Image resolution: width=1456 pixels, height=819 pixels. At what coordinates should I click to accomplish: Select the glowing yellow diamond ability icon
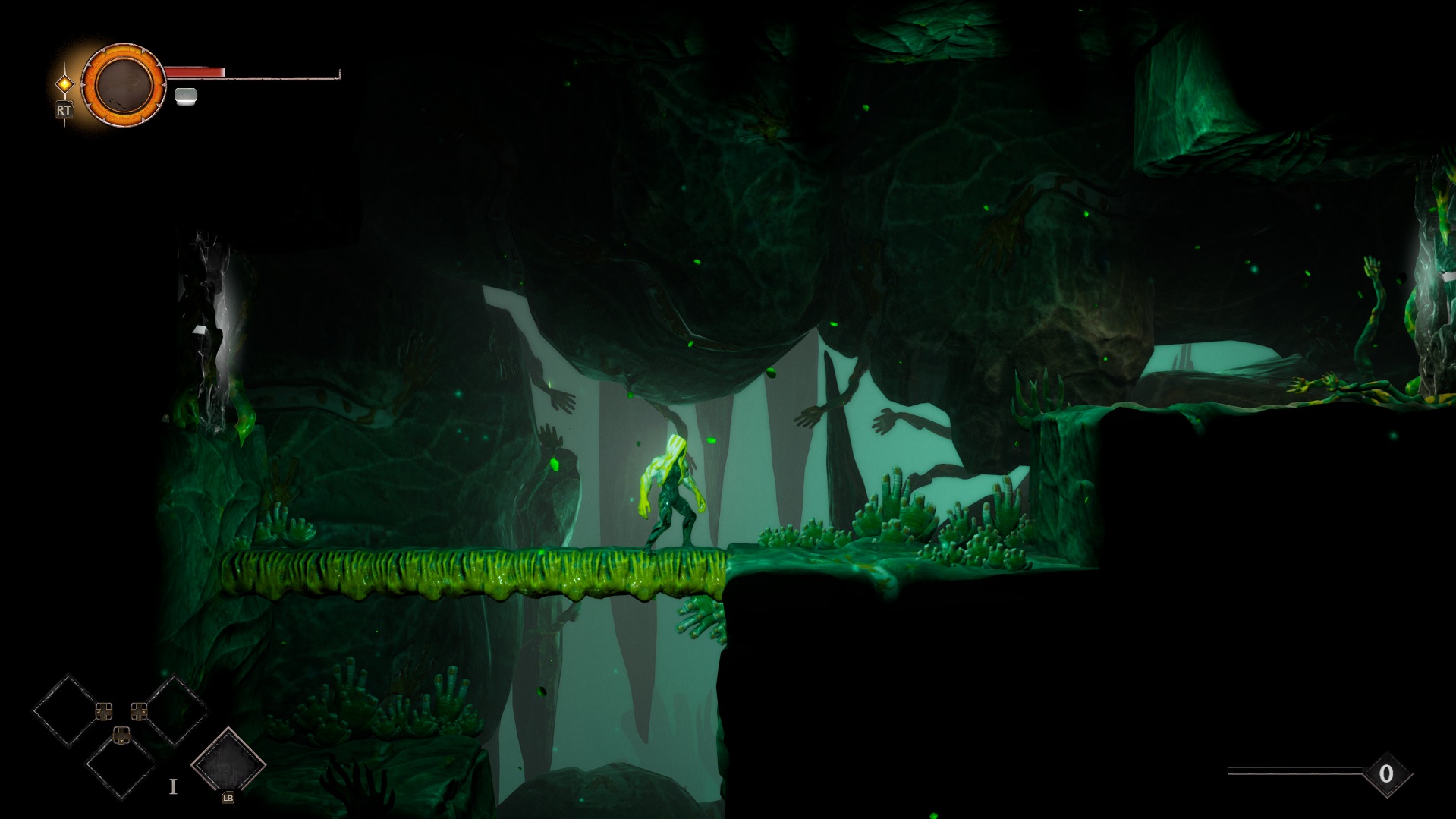(x=64, y=83)
